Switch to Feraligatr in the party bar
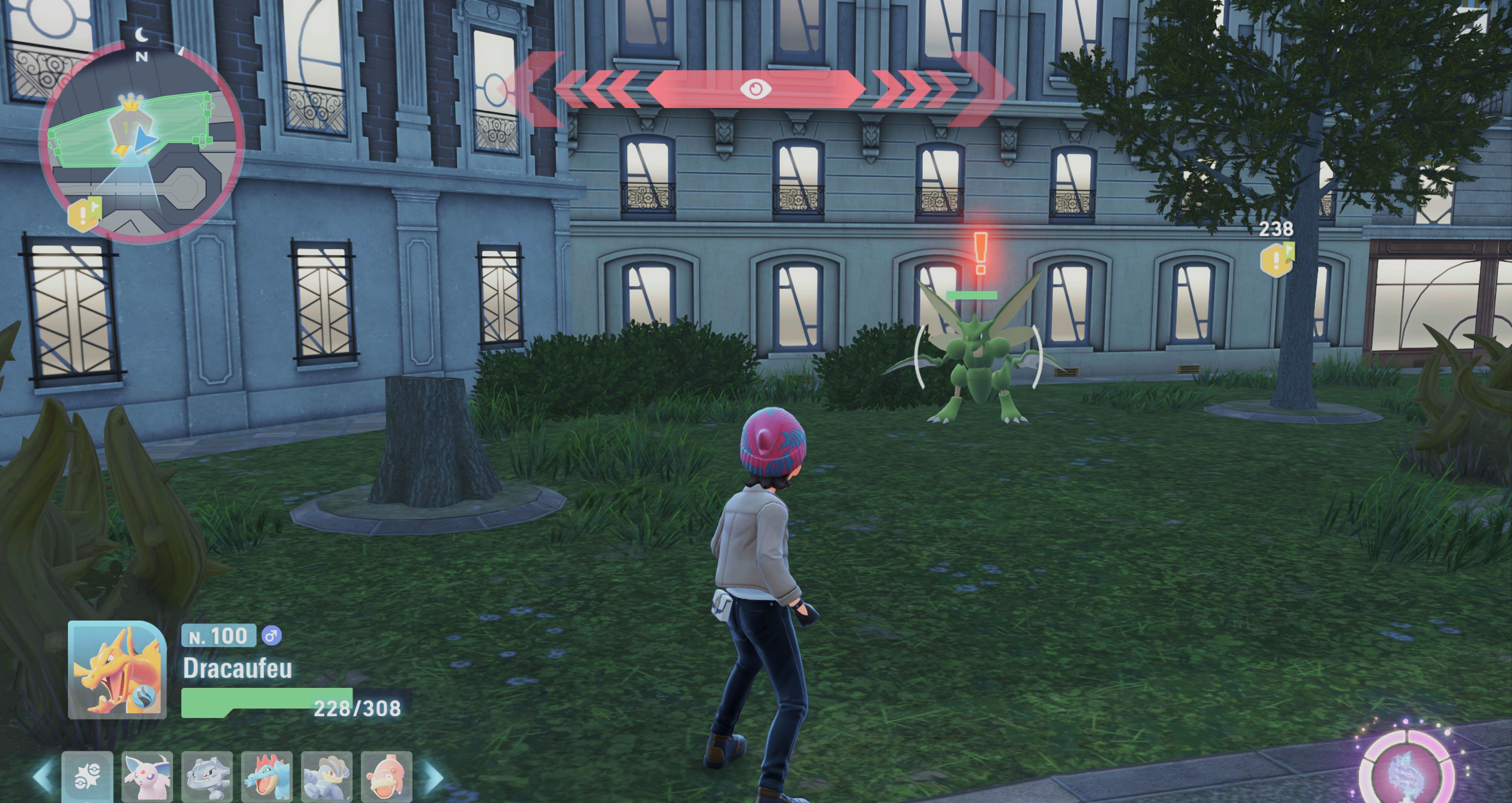Screen dimensions: 1512x803 267,776
